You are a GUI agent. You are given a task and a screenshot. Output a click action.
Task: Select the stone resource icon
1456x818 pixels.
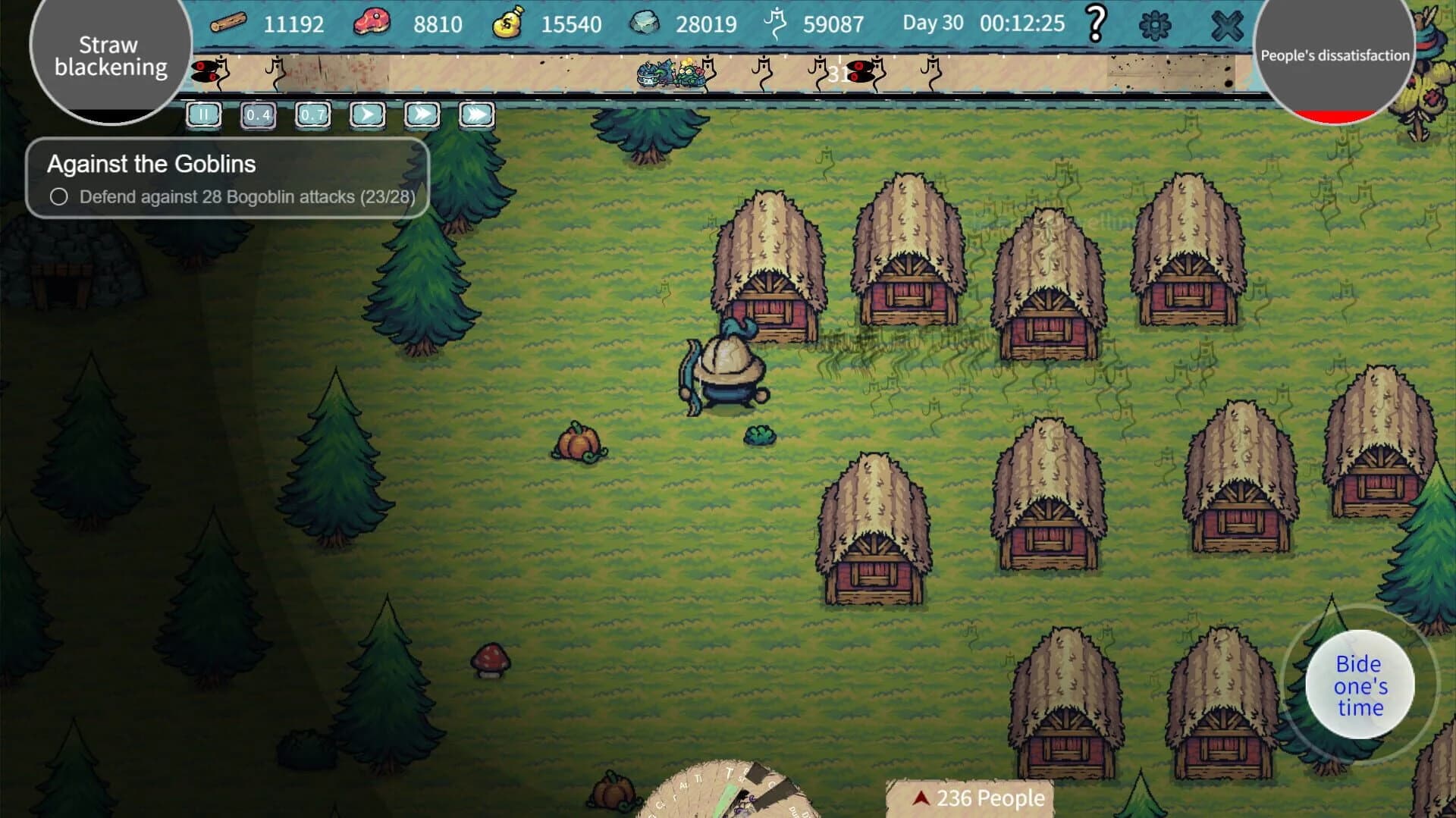click(645, 23)
